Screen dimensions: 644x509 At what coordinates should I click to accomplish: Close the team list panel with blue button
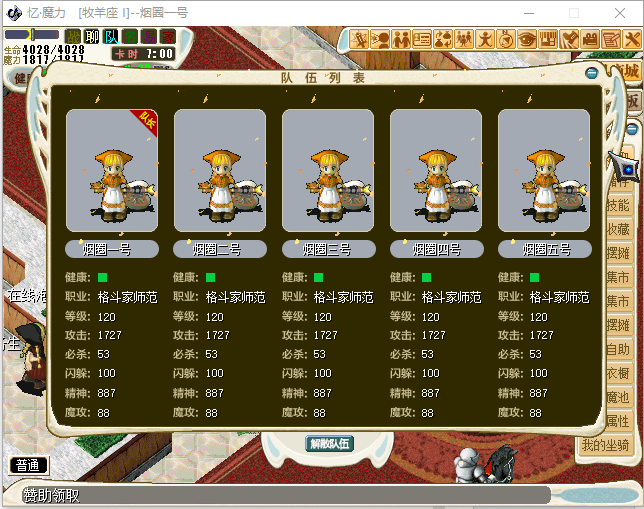[x=592, y=73]
